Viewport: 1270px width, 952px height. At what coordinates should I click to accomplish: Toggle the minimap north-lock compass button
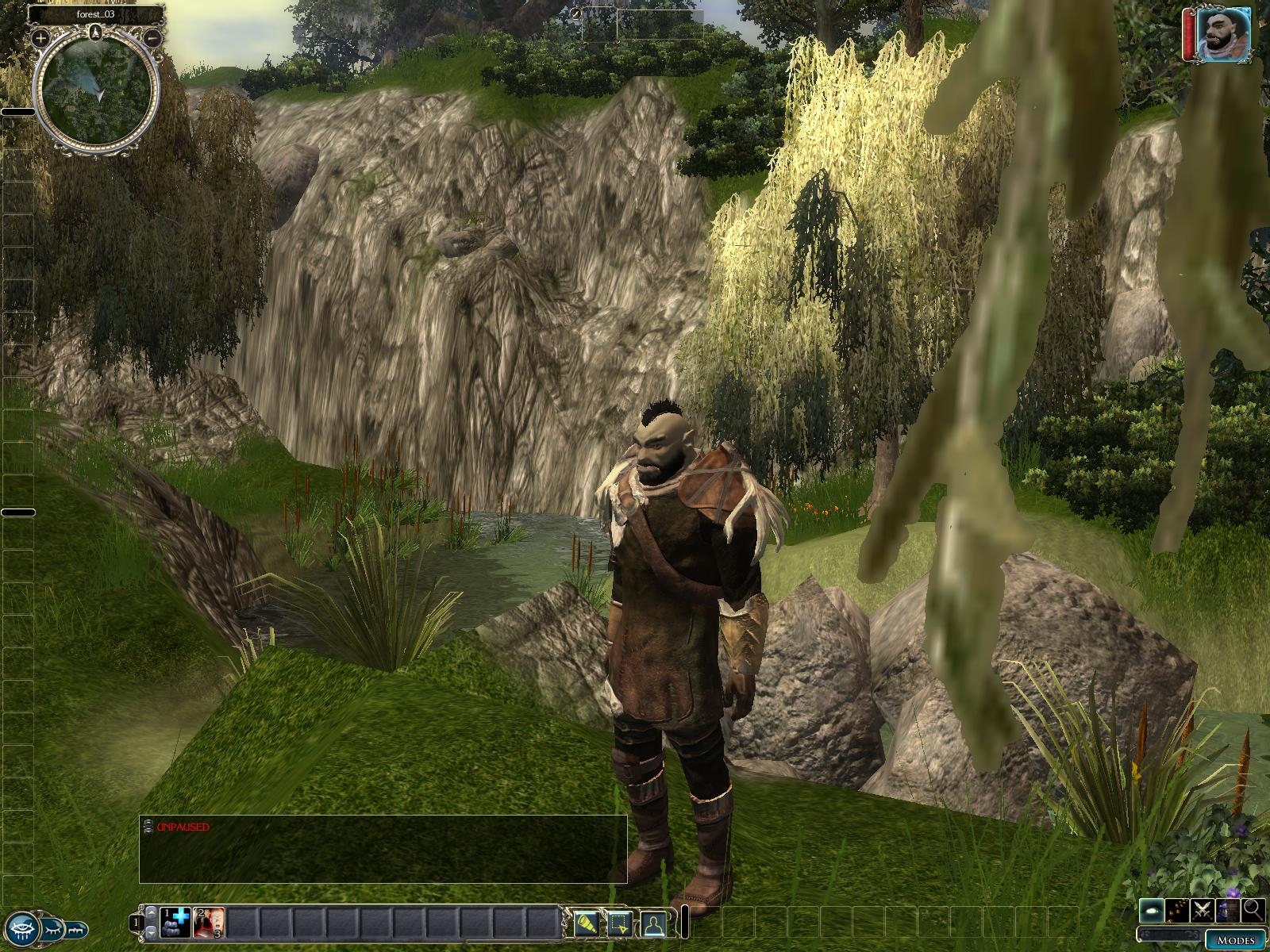tap(97, 32)
